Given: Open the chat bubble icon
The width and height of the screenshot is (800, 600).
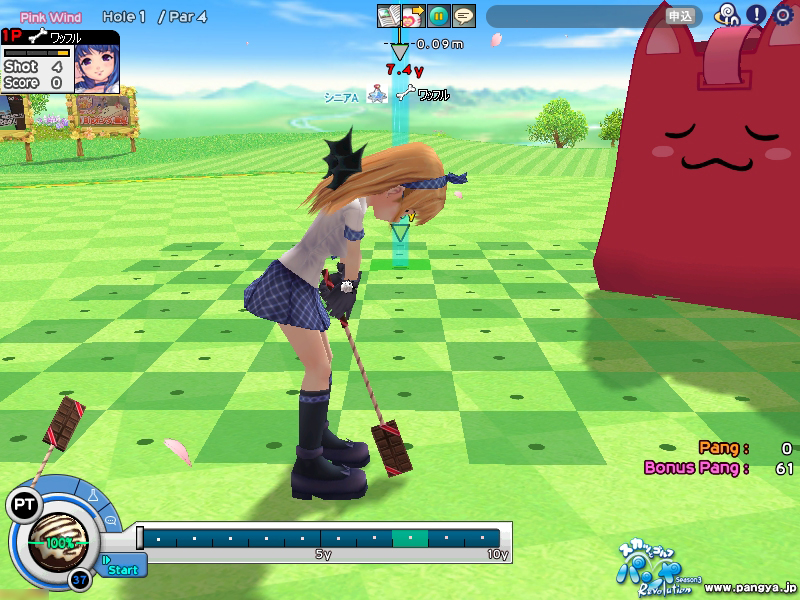Looking at the screenshot, I should tap(463, 17).
